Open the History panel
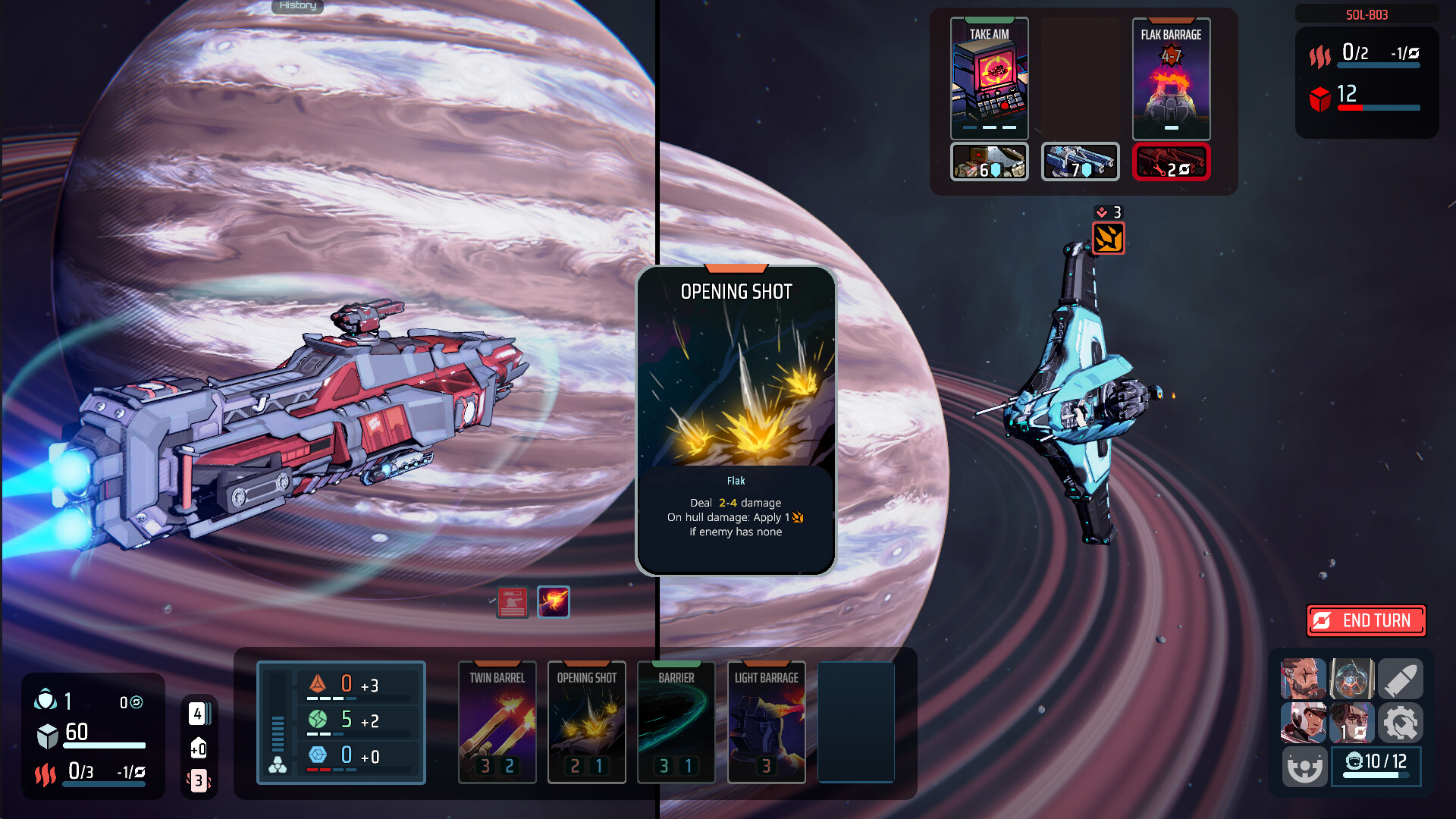This screenshot has width=1456, height=819. pos(297,6)
